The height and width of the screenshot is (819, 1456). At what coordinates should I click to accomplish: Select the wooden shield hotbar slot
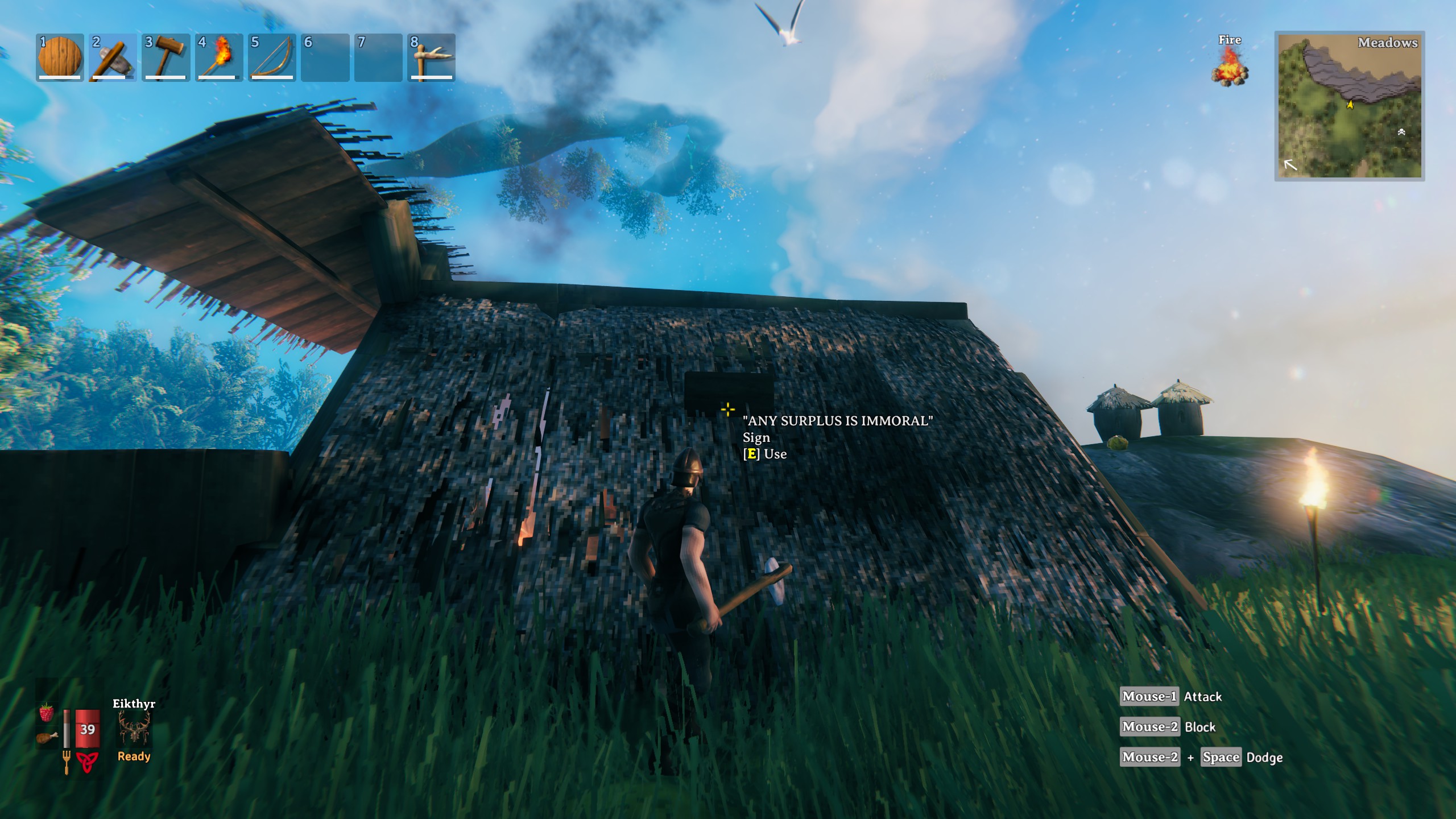(x=60, y=57)
